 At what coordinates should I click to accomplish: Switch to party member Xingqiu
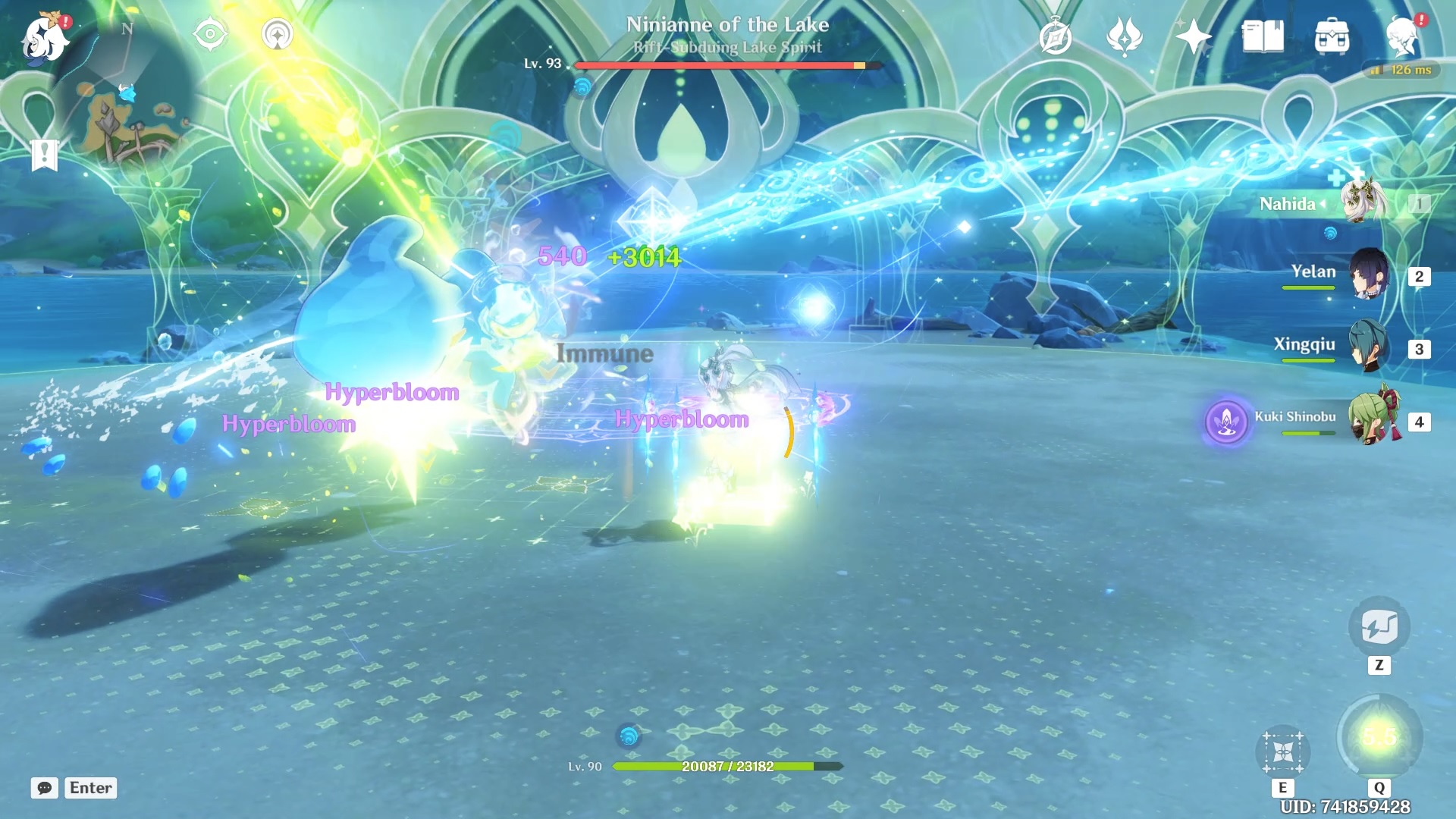(x=1368, y=346)
